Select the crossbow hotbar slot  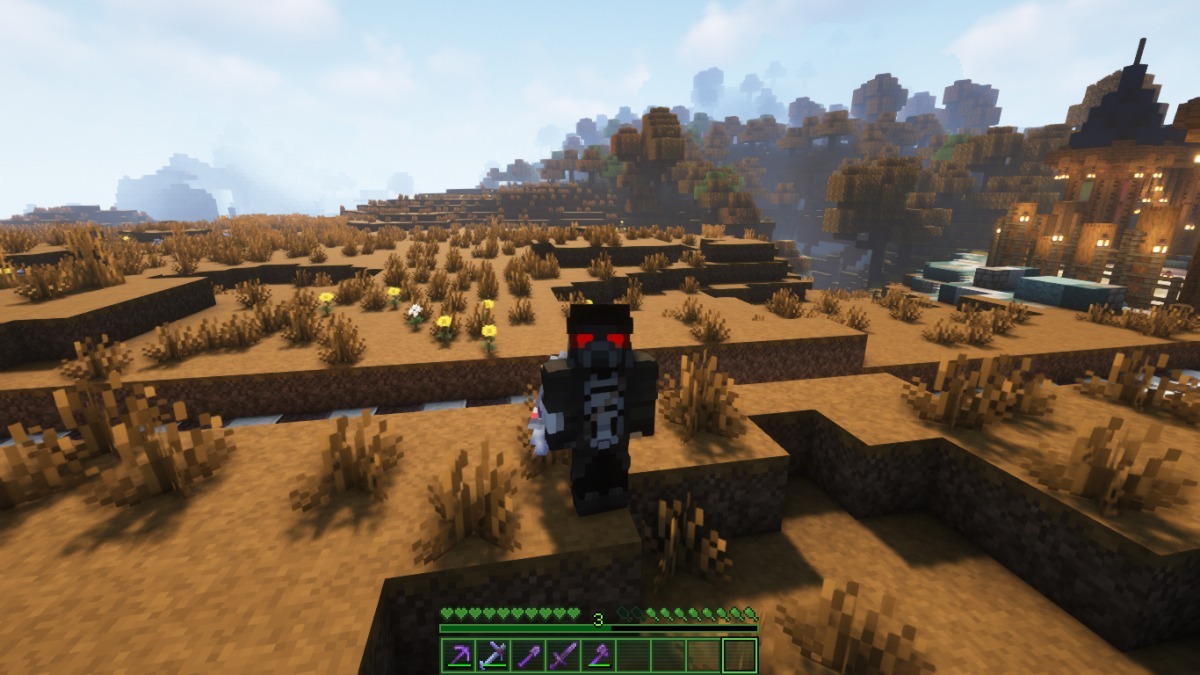click(494, 655)
